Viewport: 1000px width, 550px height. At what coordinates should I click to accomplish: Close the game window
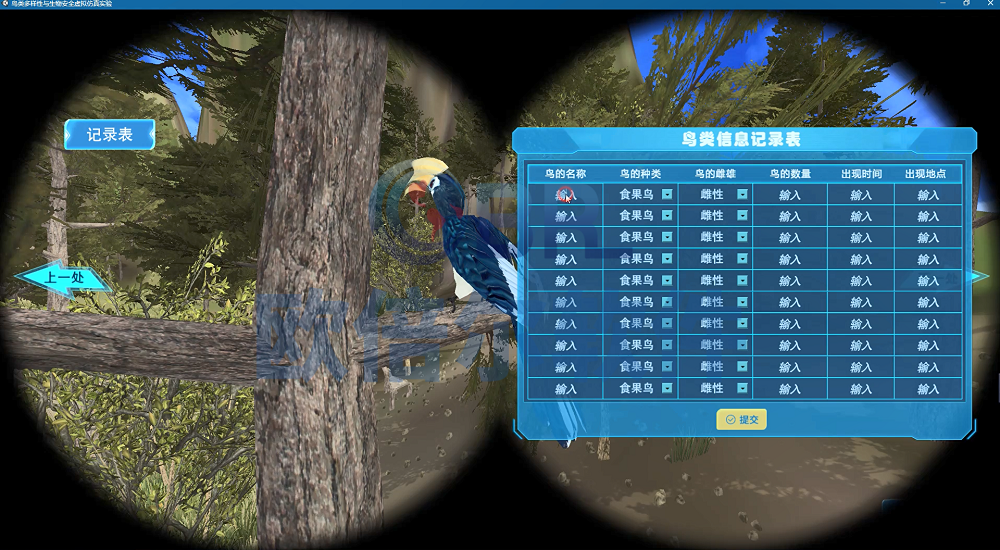988,4
